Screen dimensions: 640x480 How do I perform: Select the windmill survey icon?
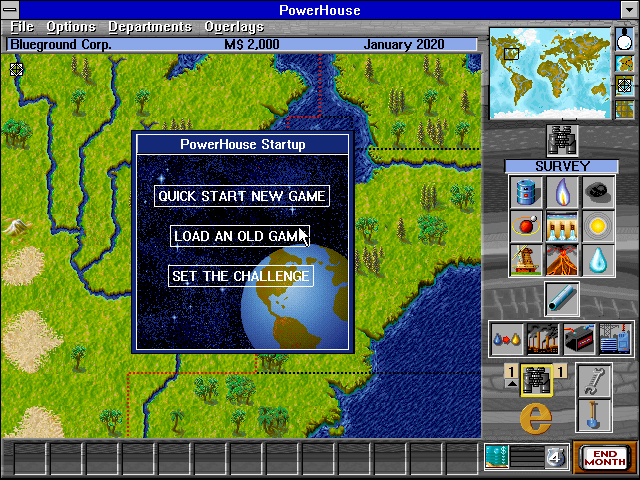tap(525, 260)
